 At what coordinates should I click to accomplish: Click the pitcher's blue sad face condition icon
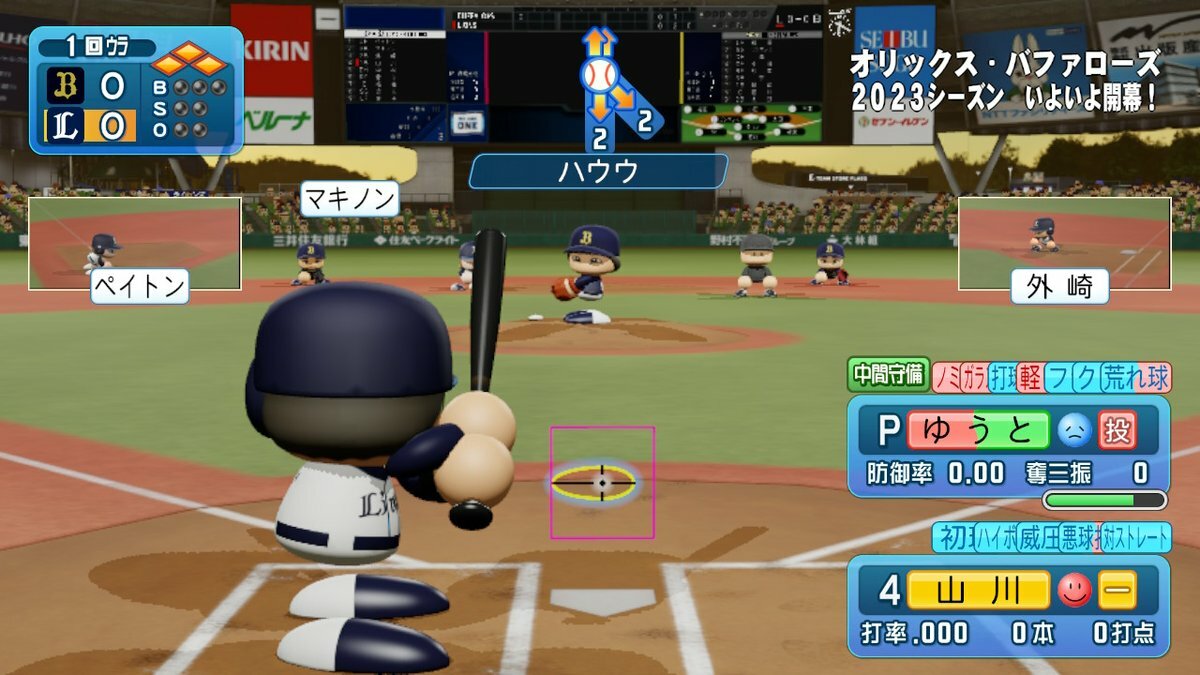click(x=1074, y=431)
